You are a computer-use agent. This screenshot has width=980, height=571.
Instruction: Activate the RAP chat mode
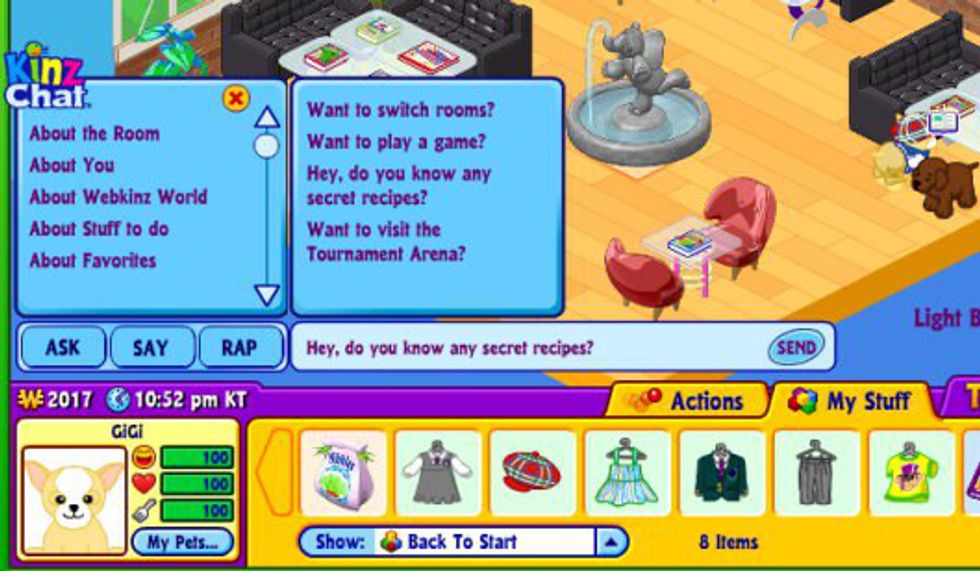239,348
